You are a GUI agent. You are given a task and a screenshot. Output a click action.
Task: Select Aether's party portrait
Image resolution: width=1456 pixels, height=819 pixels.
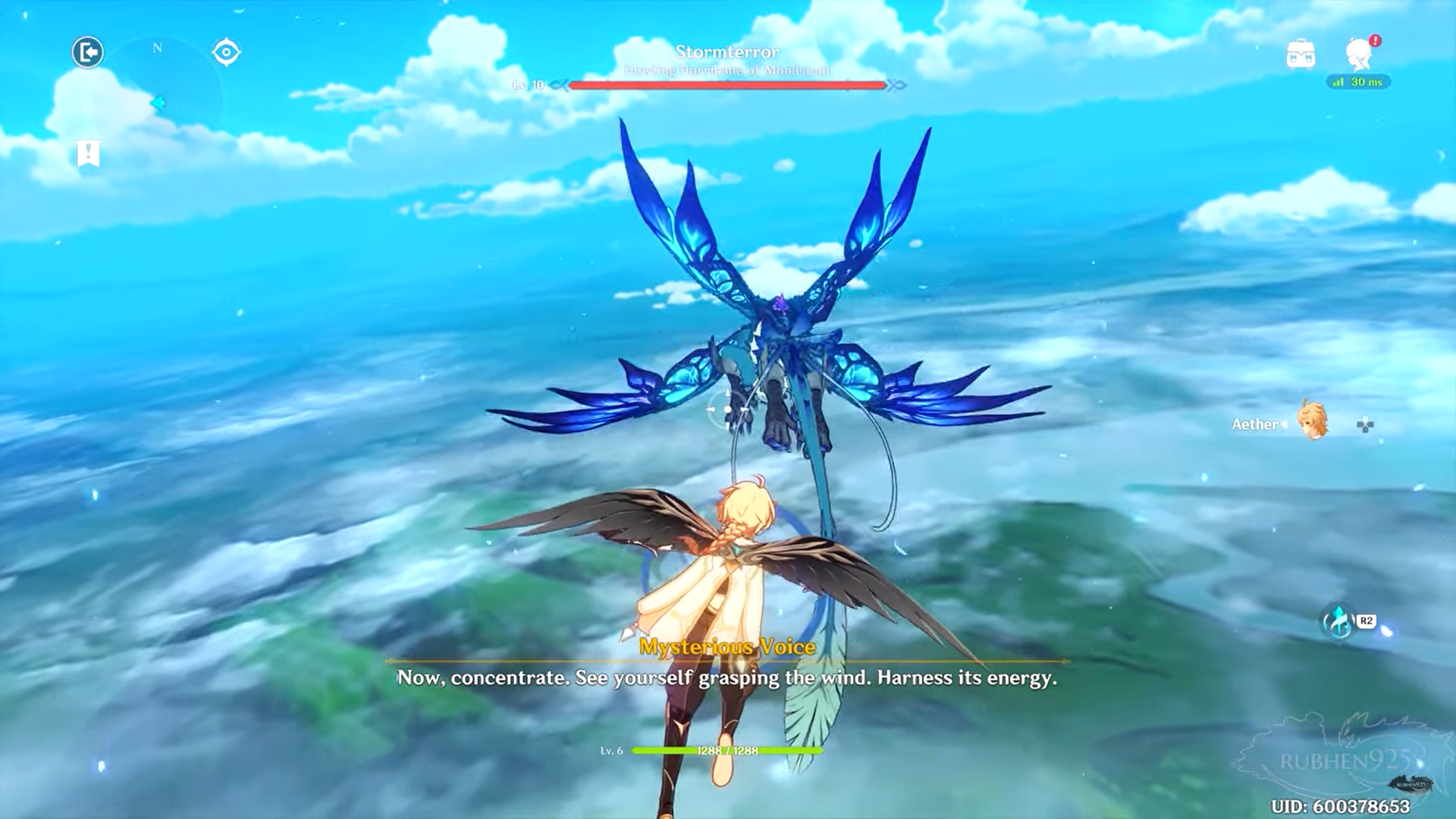point(1313,421)
